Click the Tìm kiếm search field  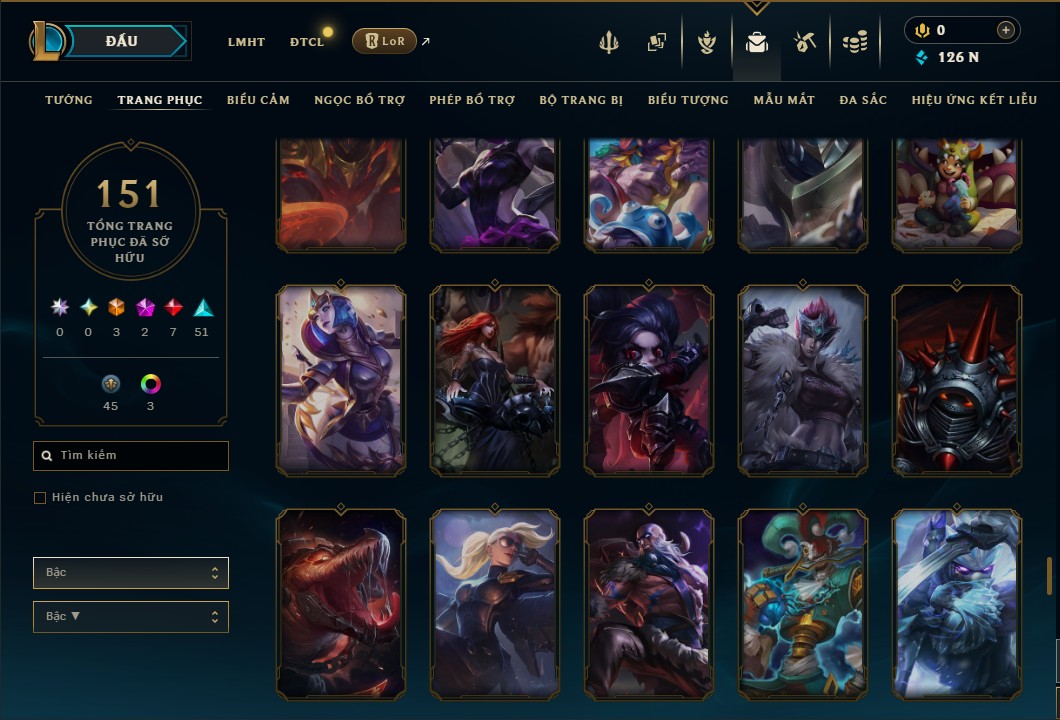tap(131, 456)
